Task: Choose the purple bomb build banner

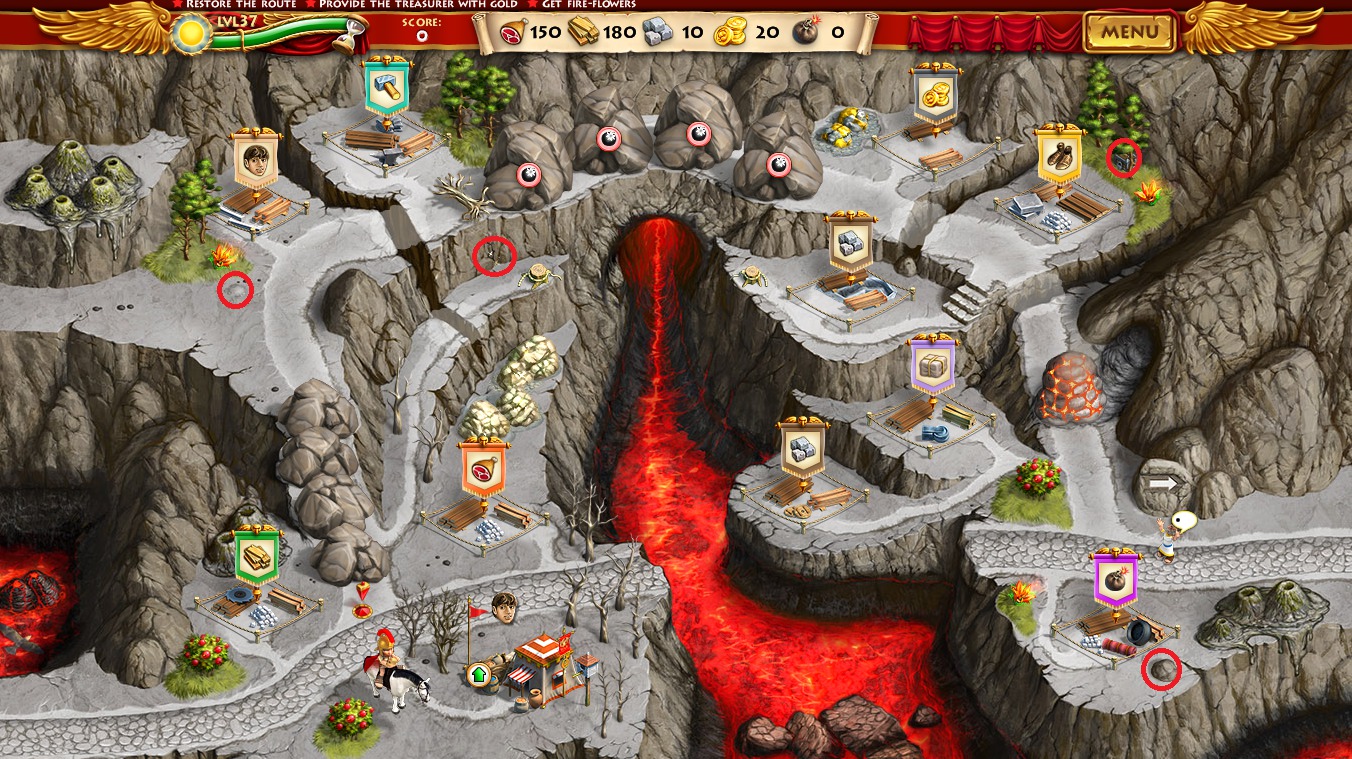Action: tap(1115, 579)
